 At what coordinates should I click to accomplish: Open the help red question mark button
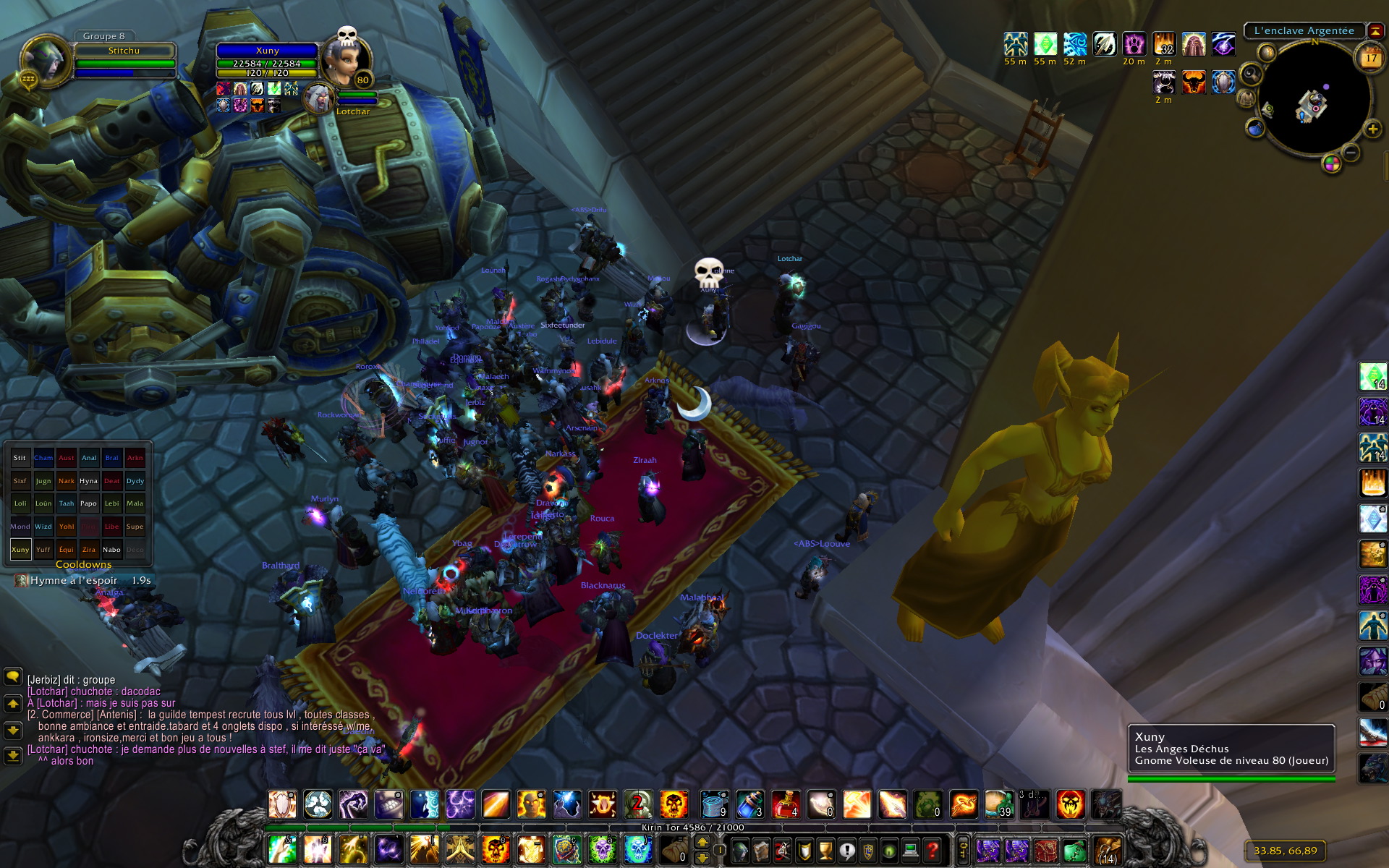click(933, 850)
